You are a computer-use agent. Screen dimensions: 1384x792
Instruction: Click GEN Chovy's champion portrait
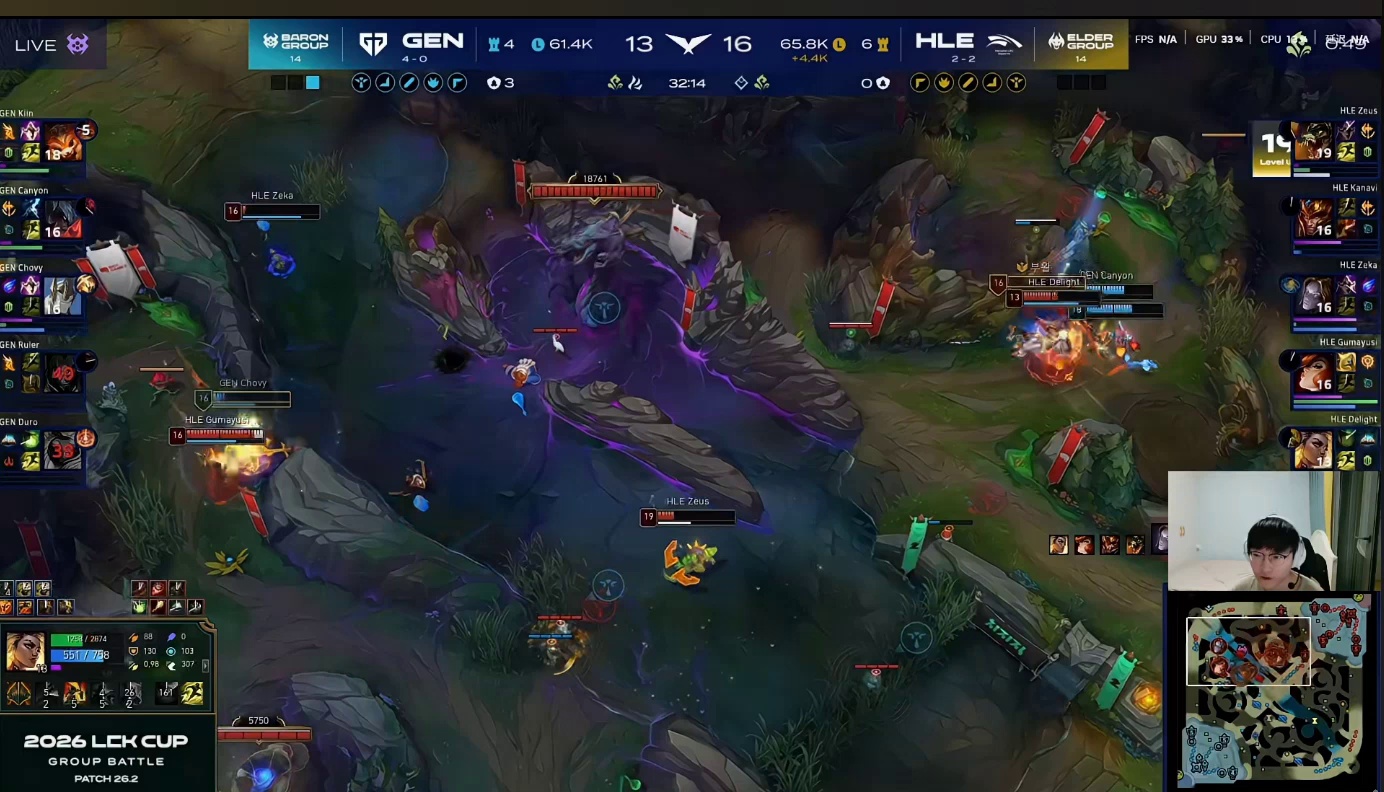pos(62,297)
